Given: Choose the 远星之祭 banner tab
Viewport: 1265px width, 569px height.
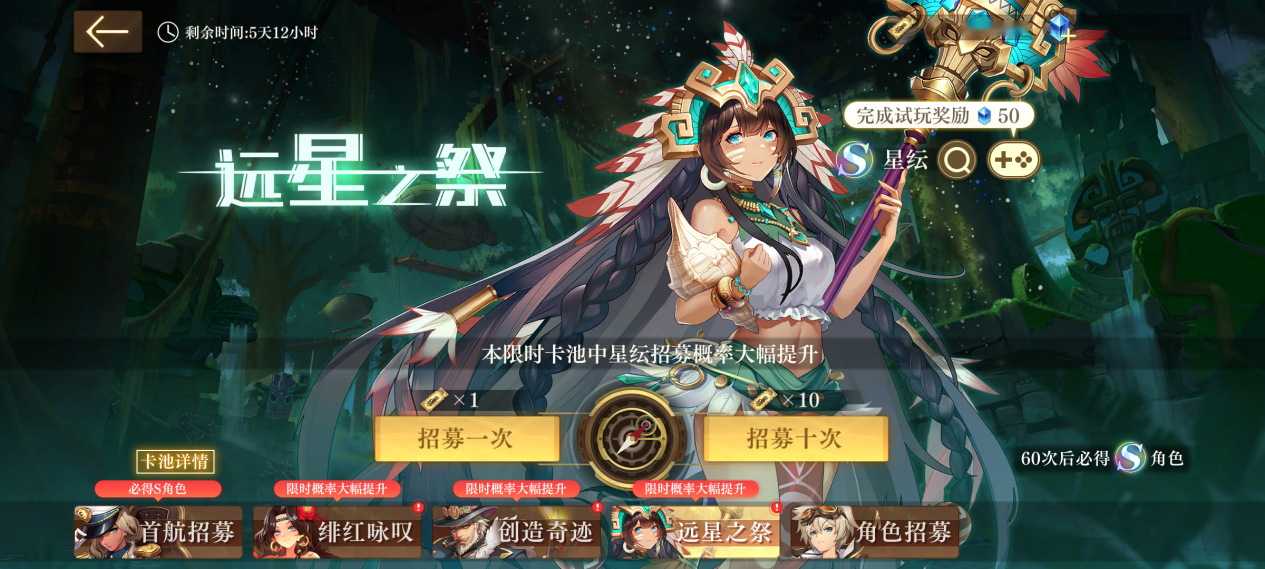Looking at the screenshot, I should point(695,532).
